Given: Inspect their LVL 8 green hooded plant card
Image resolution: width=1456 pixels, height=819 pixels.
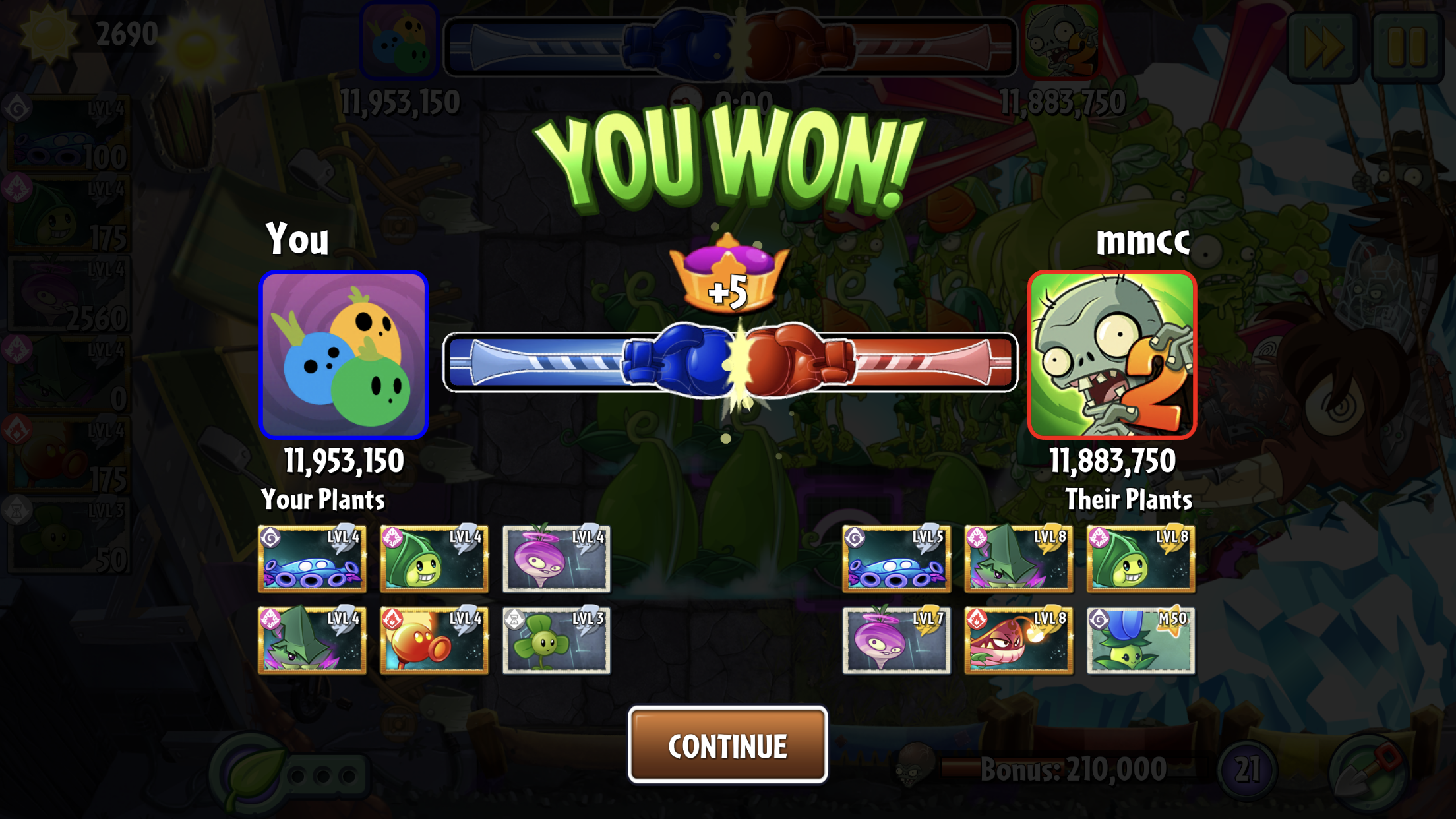Looking at the screenshot, I should [1140, 559].
